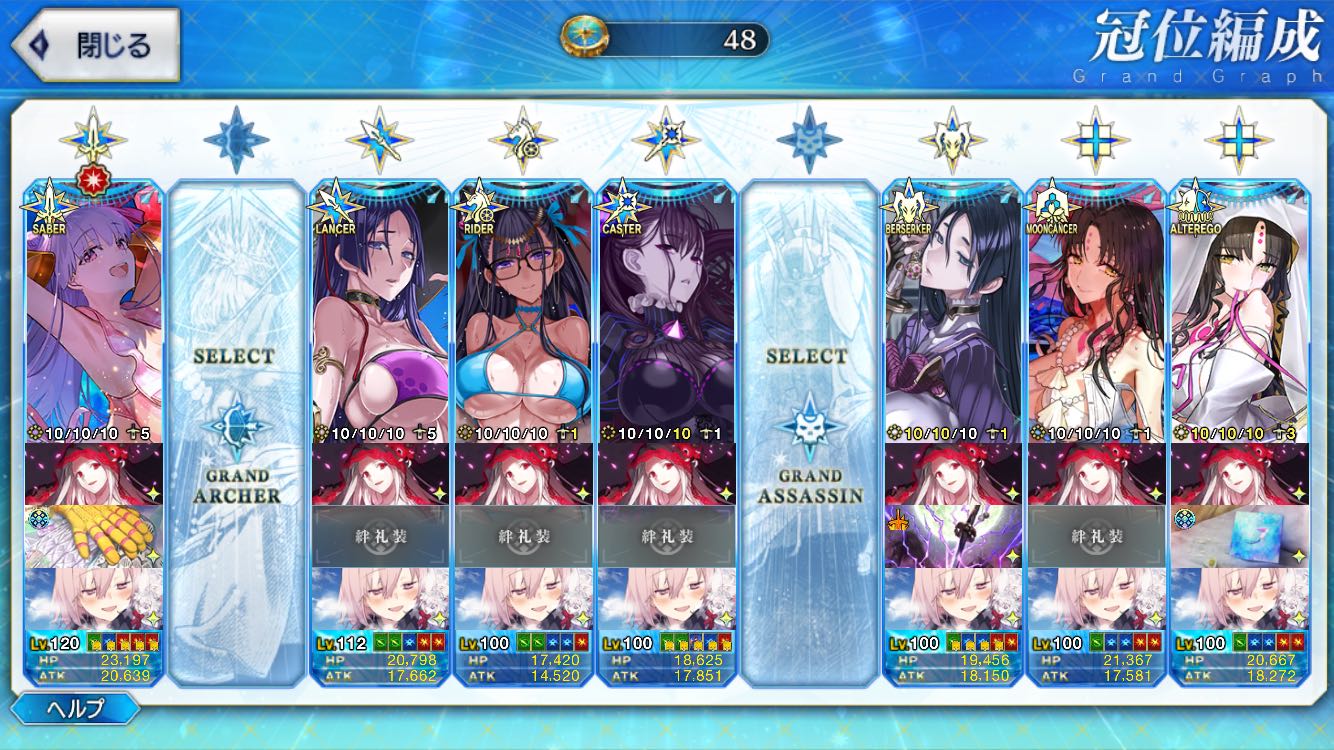Close the Grand Graph screen with 閉じる
1334x750 pixels.
coord(95,45)
